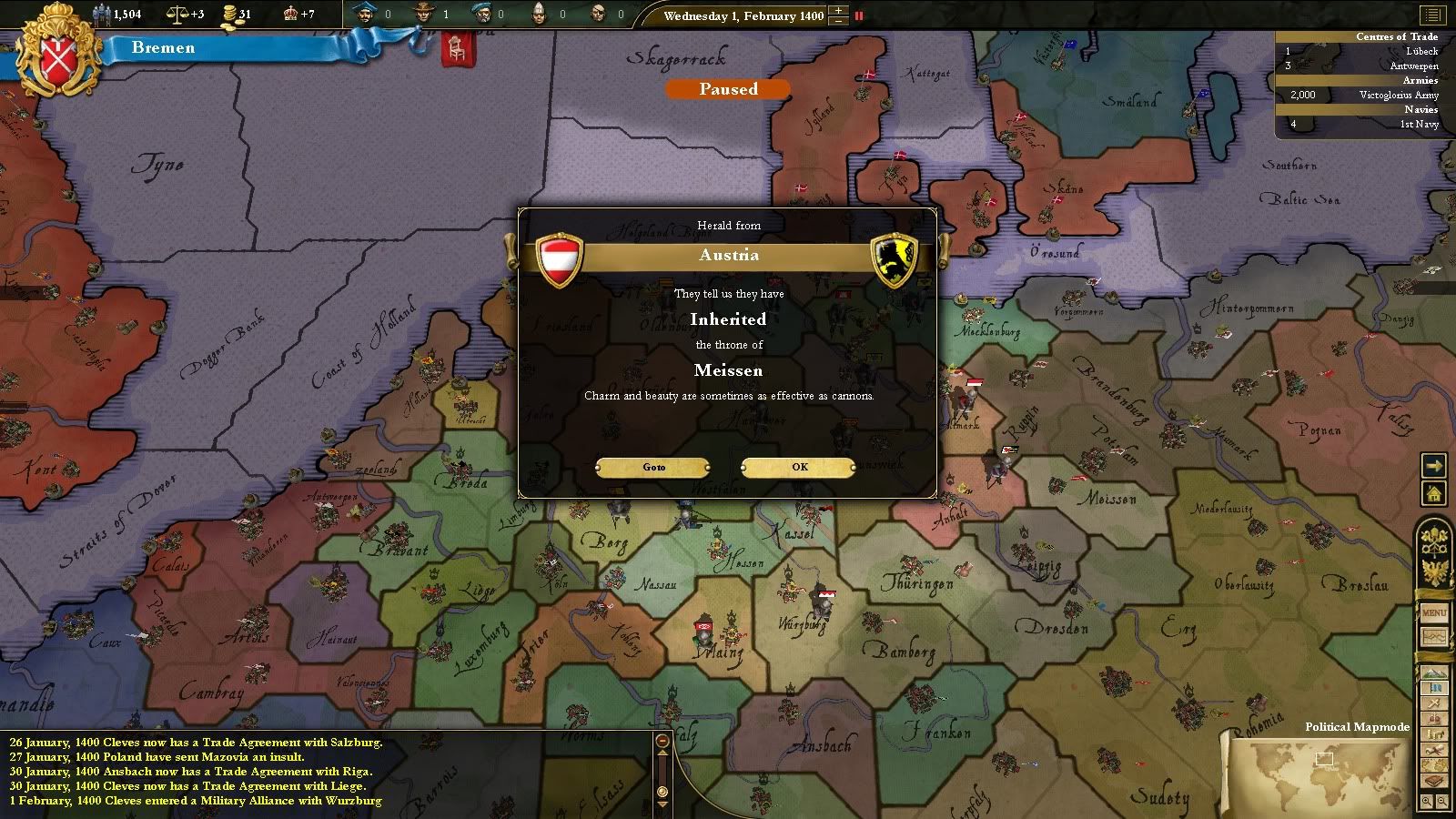Open the game MENU button

pyautogui.click(x=1434, y=613)
